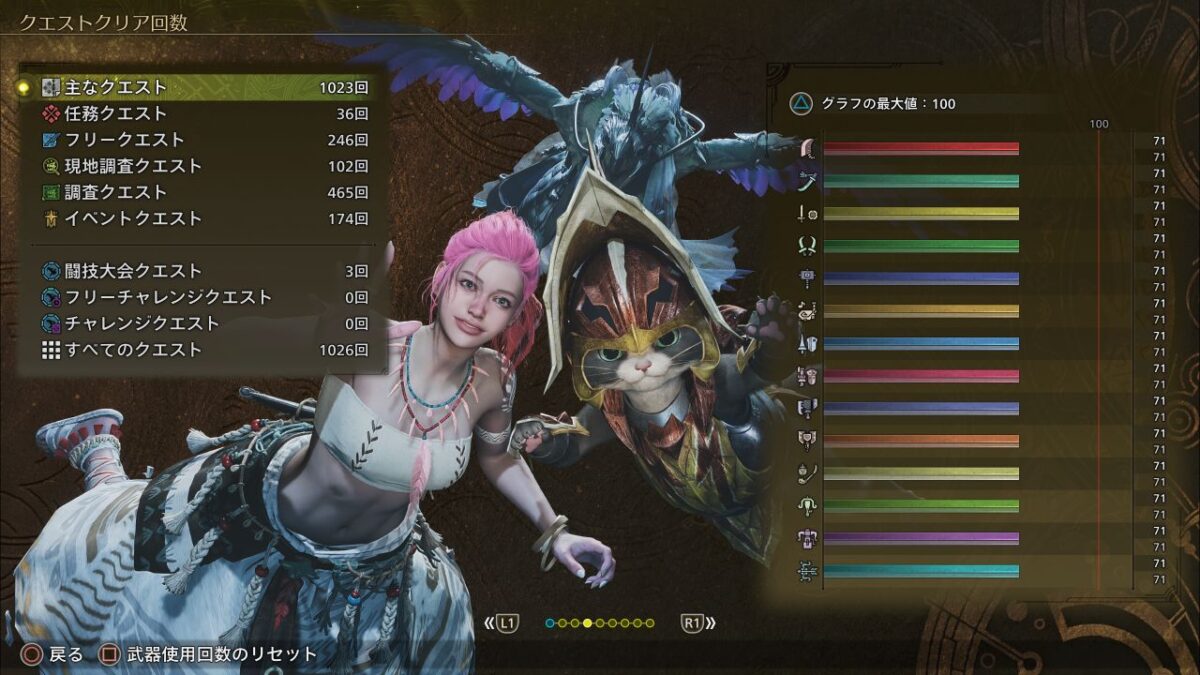The width and height of the screenshot is (1200, 675).
Task: Select the 主なクエスト row
Action: click(200, 88)
